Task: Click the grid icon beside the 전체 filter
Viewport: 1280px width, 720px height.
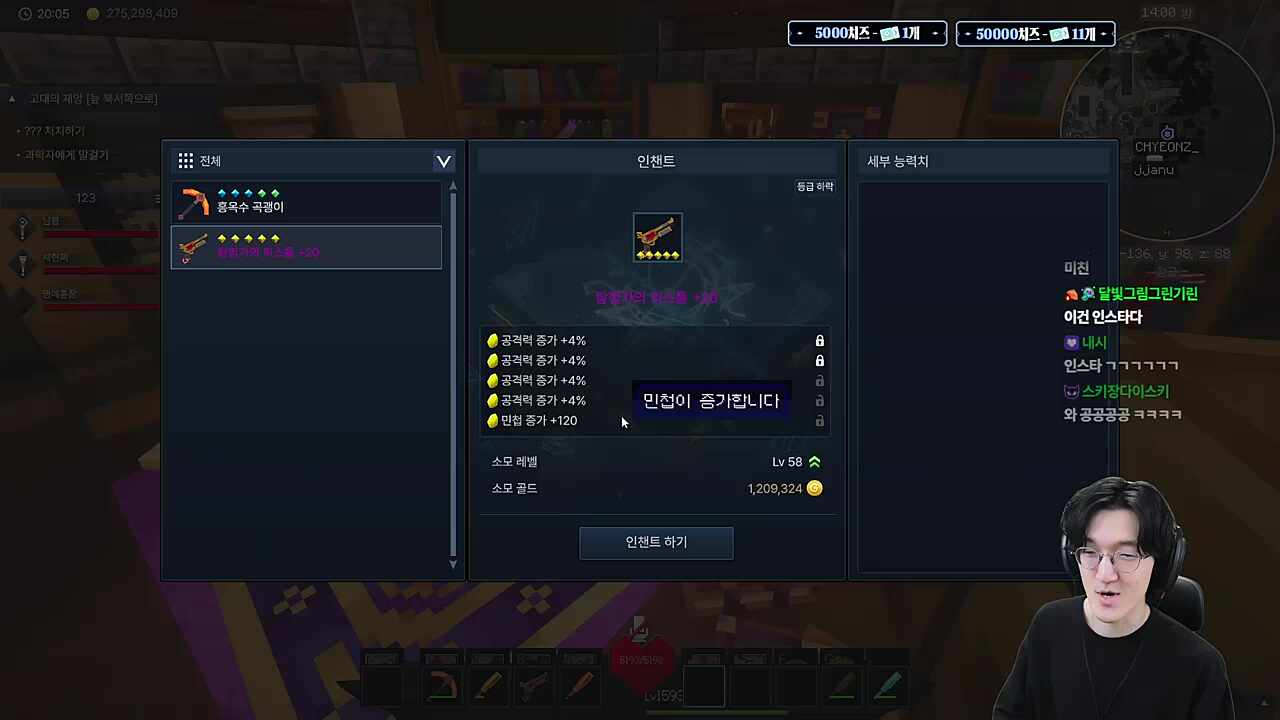Action: [x=185, y=160]
